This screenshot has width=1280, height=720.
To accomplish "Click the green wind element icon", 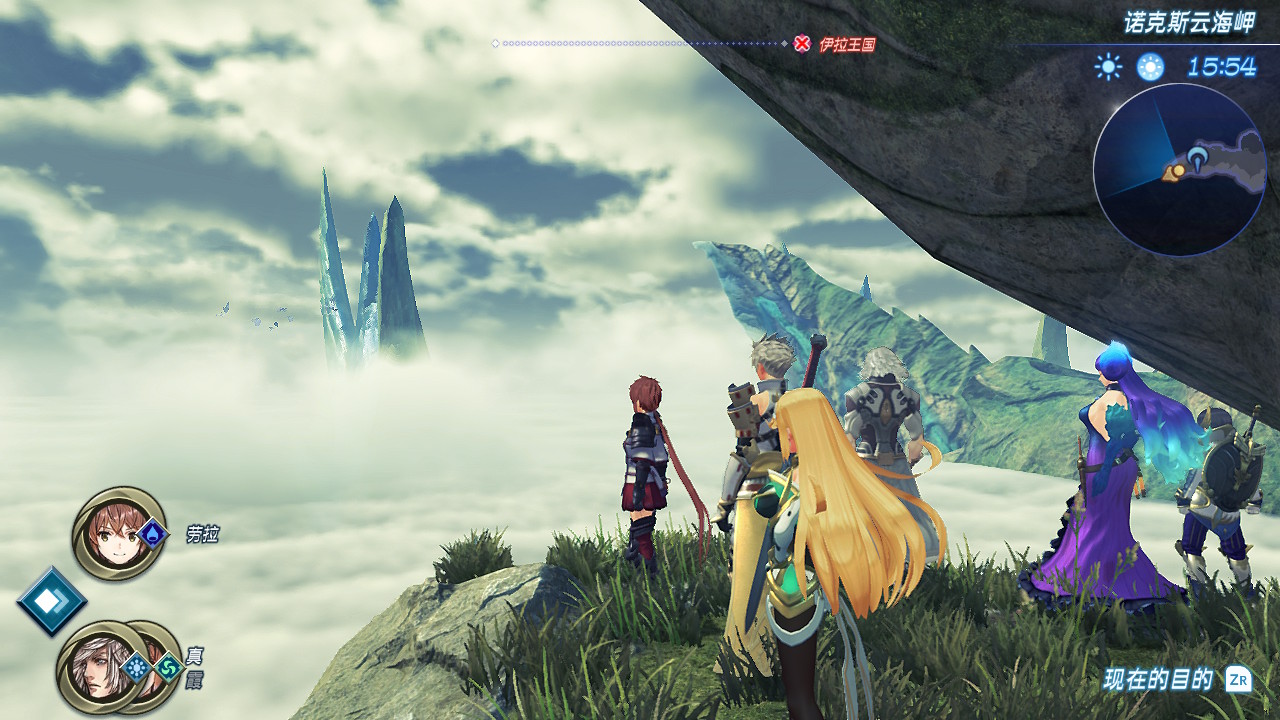I will pos(168,667).
